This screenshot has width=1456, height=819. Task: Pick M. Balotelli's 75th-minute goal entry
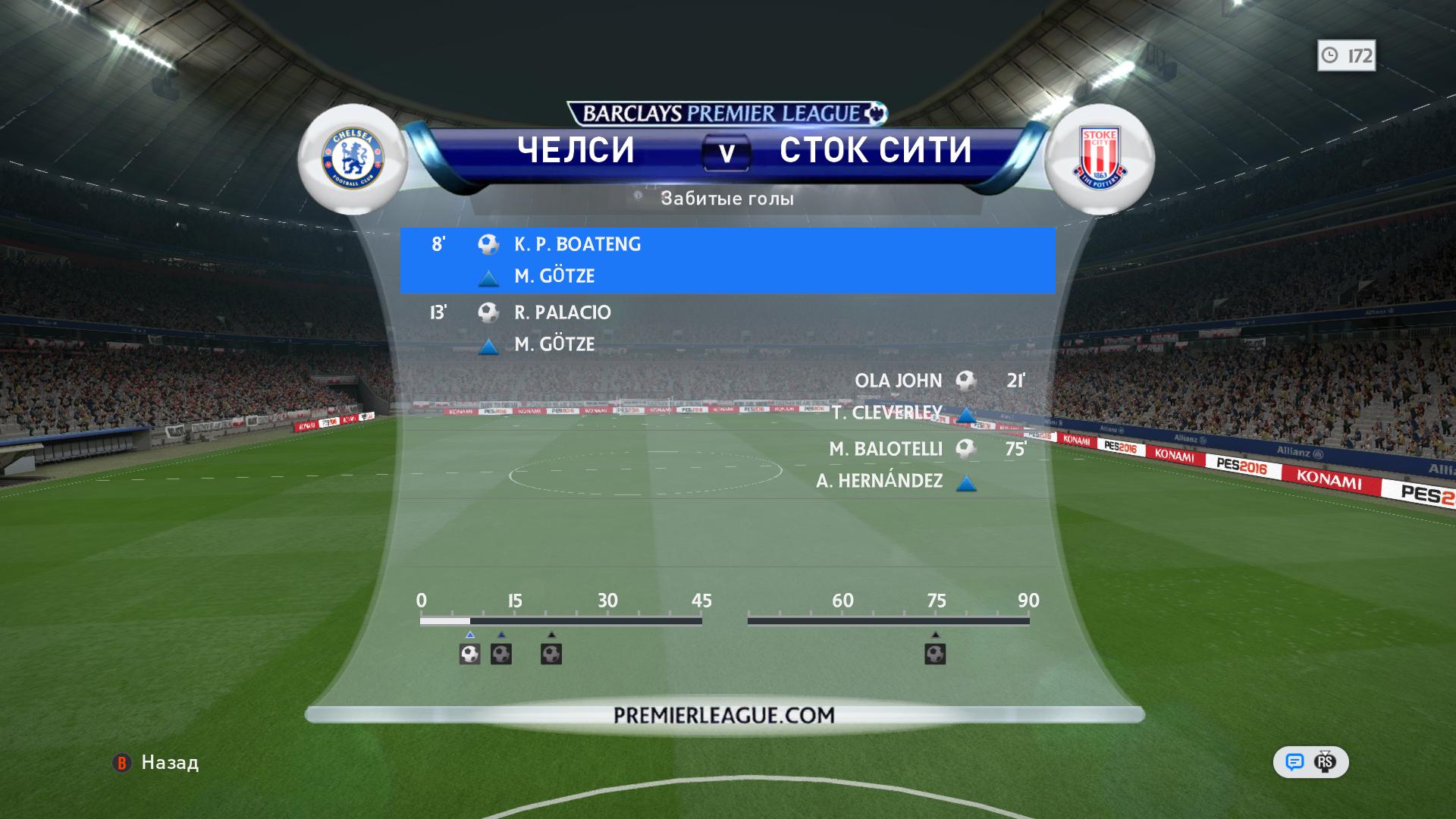click(886, 449)
